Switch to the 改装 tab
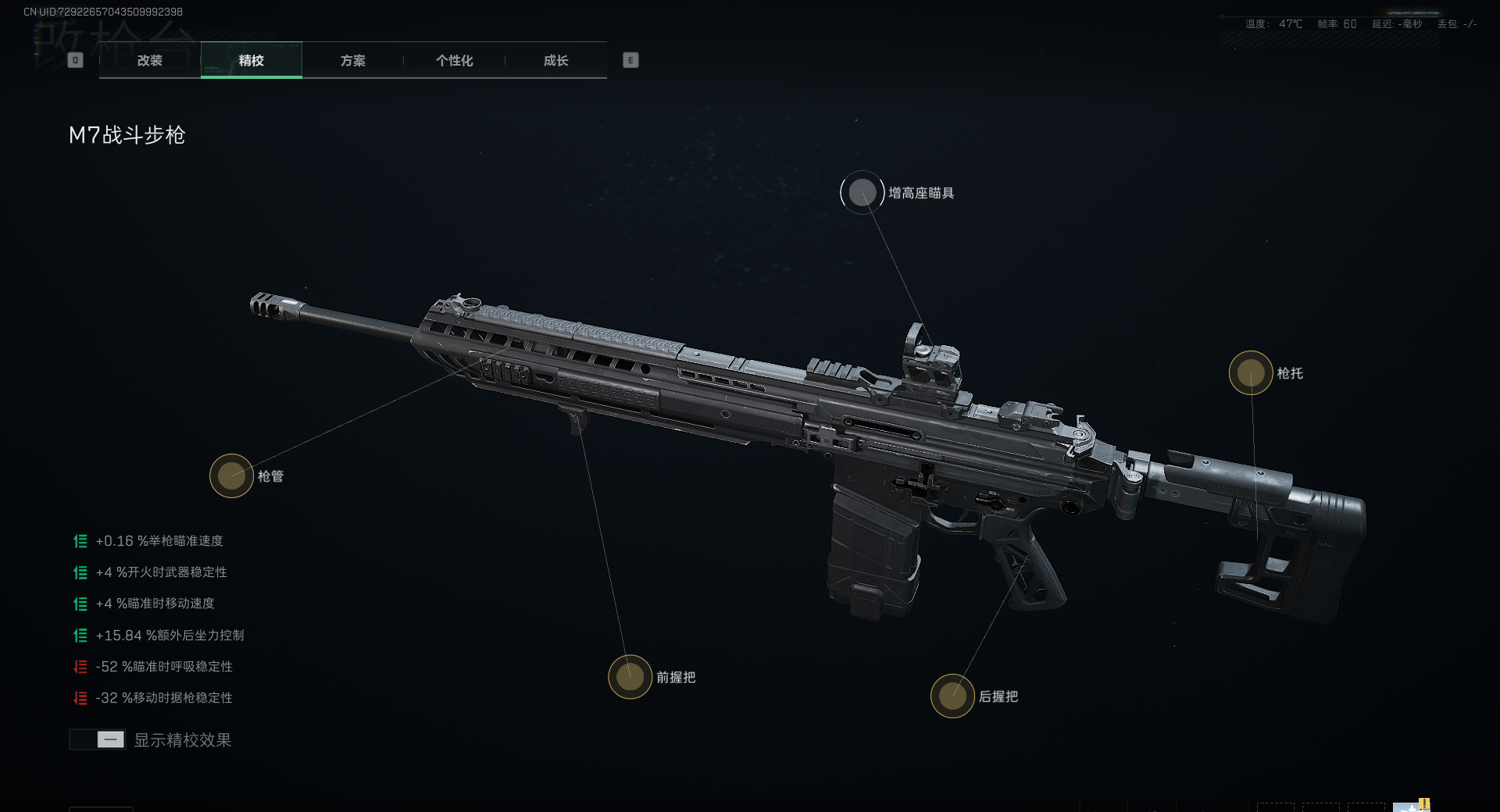 [x=149, y=60]
